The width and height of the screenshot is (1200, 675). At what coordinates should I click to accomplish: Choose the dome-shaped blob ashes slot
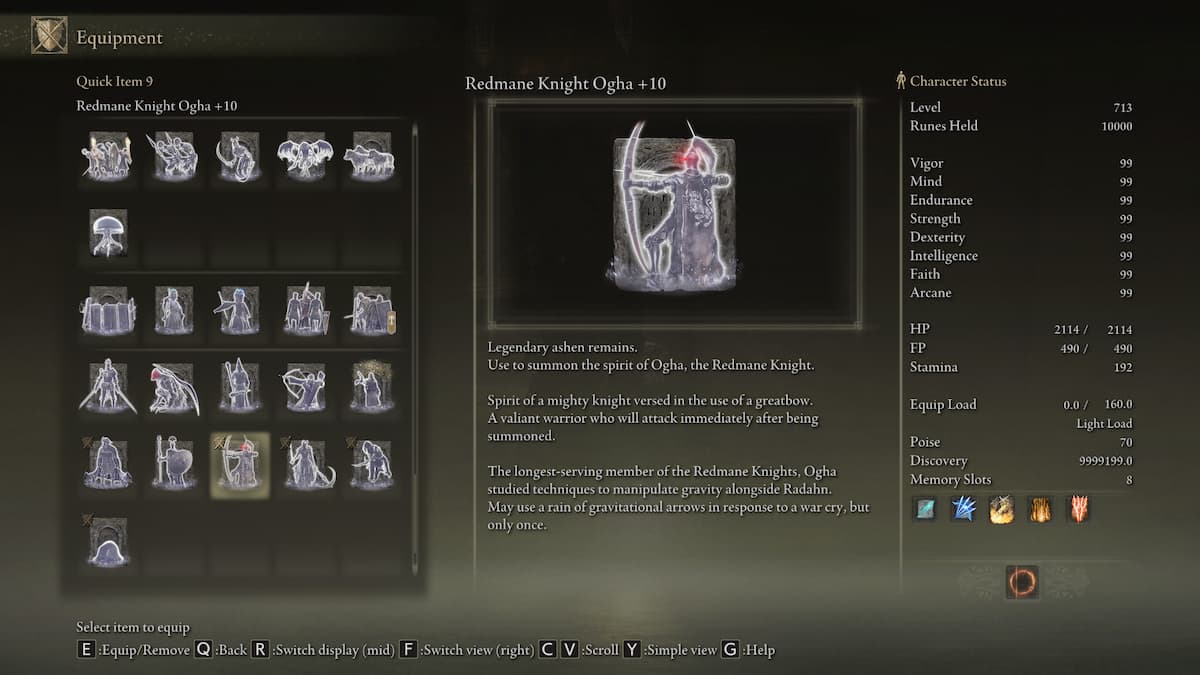click(107, 541)
